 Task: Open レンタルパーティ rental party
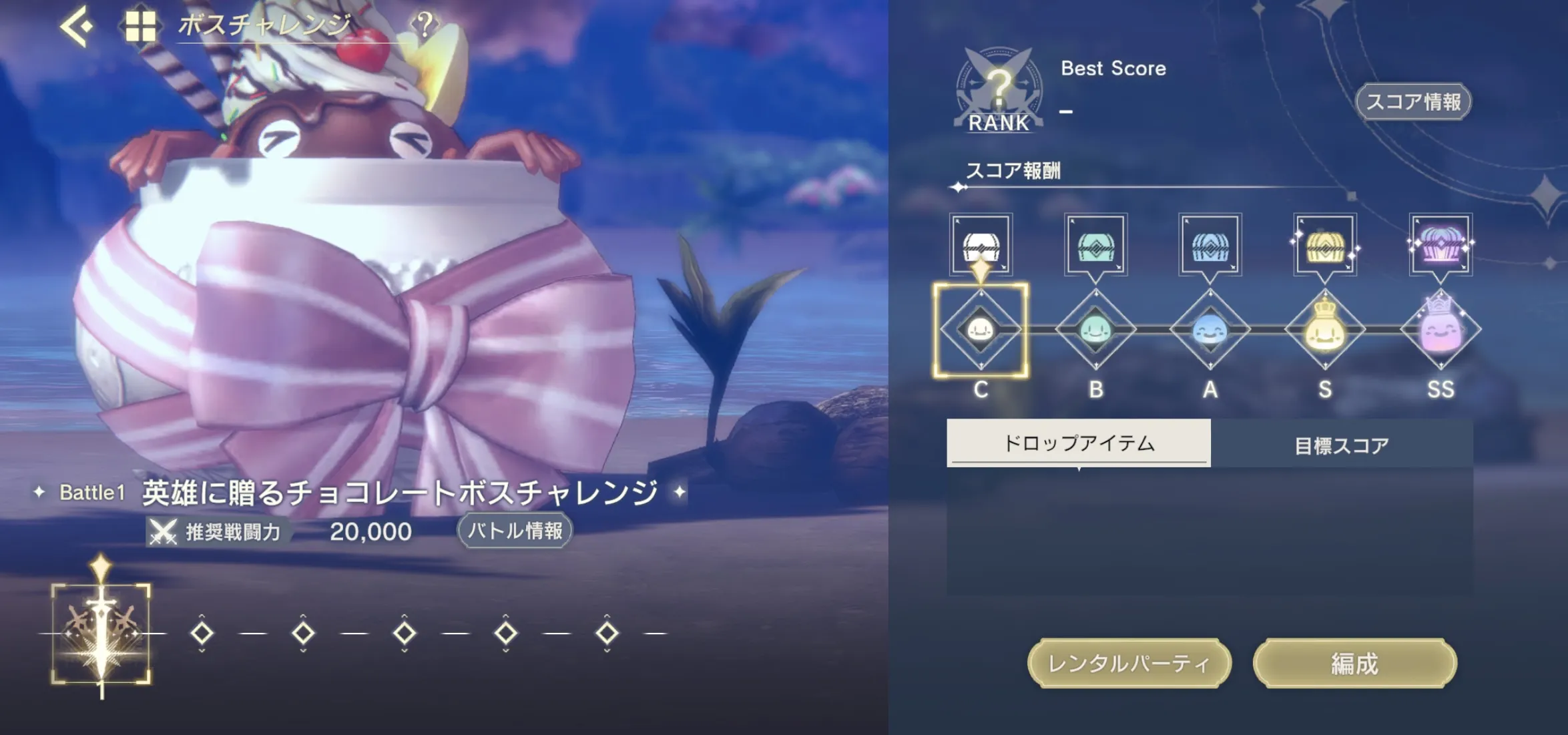[x=1129, y=664]
